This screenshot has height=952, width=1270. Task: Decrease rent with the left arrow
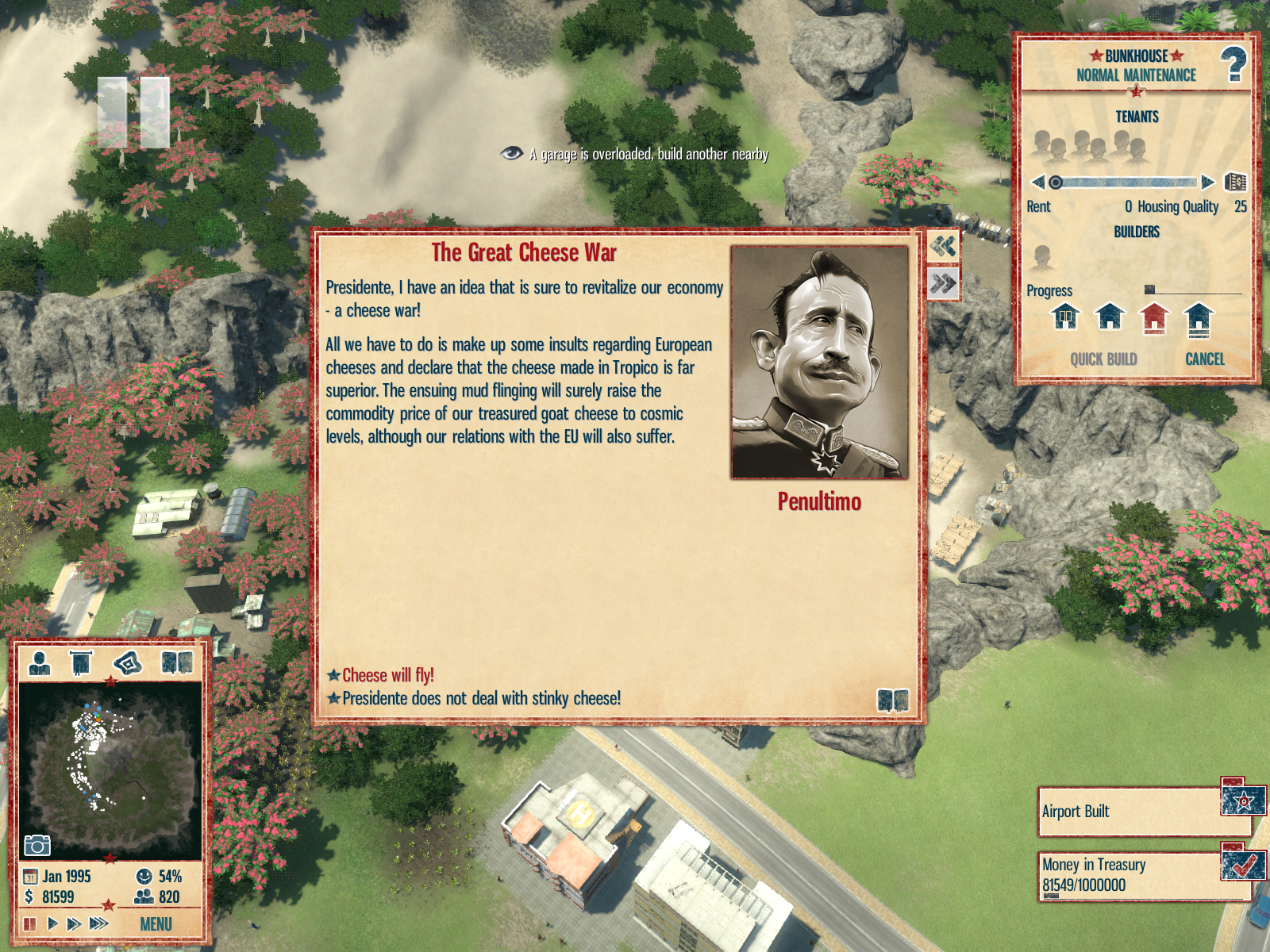tap(1037, 182)
